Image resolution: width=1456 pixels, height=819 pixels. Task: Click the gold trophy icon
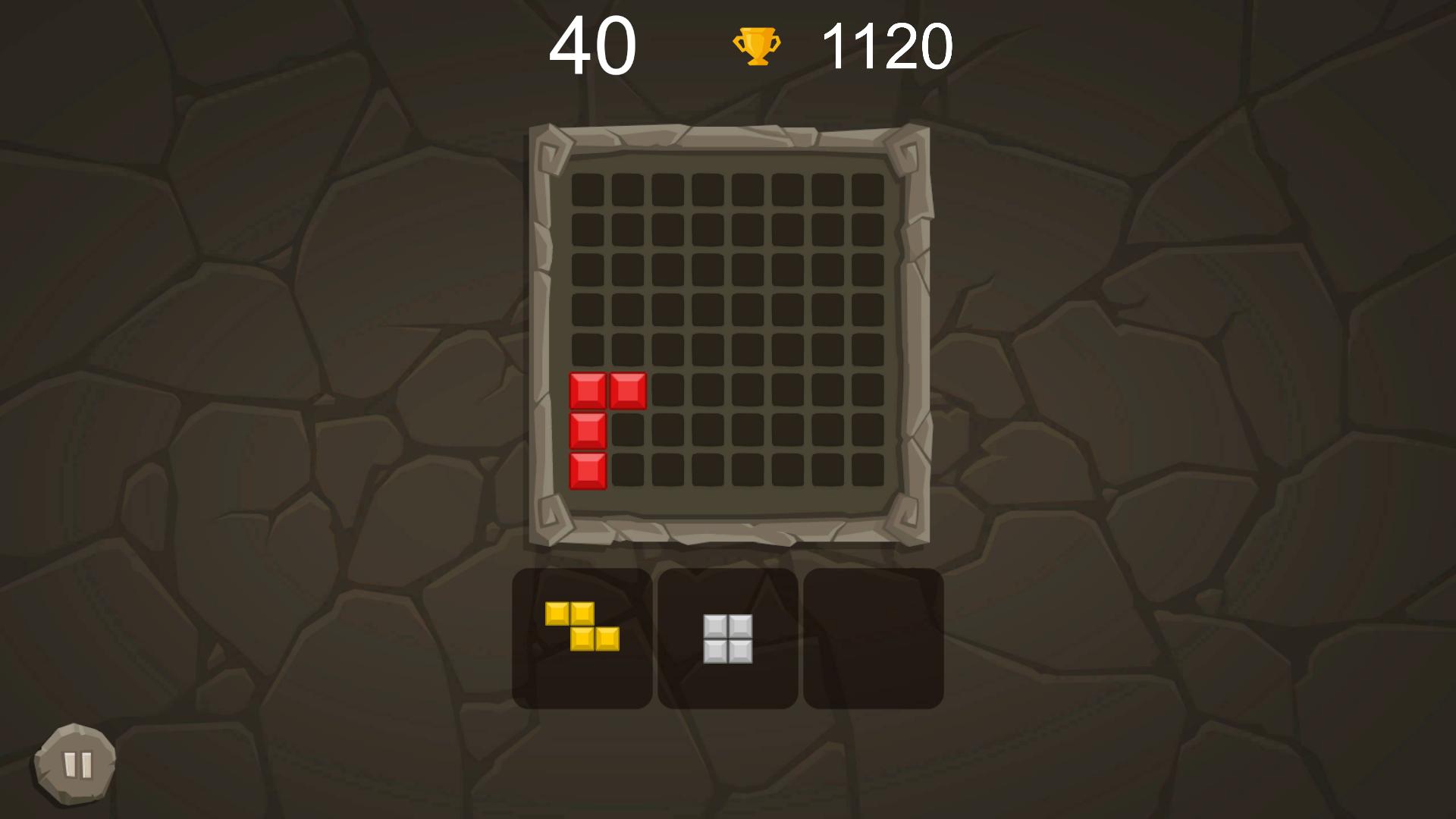(x=756, y=47)
